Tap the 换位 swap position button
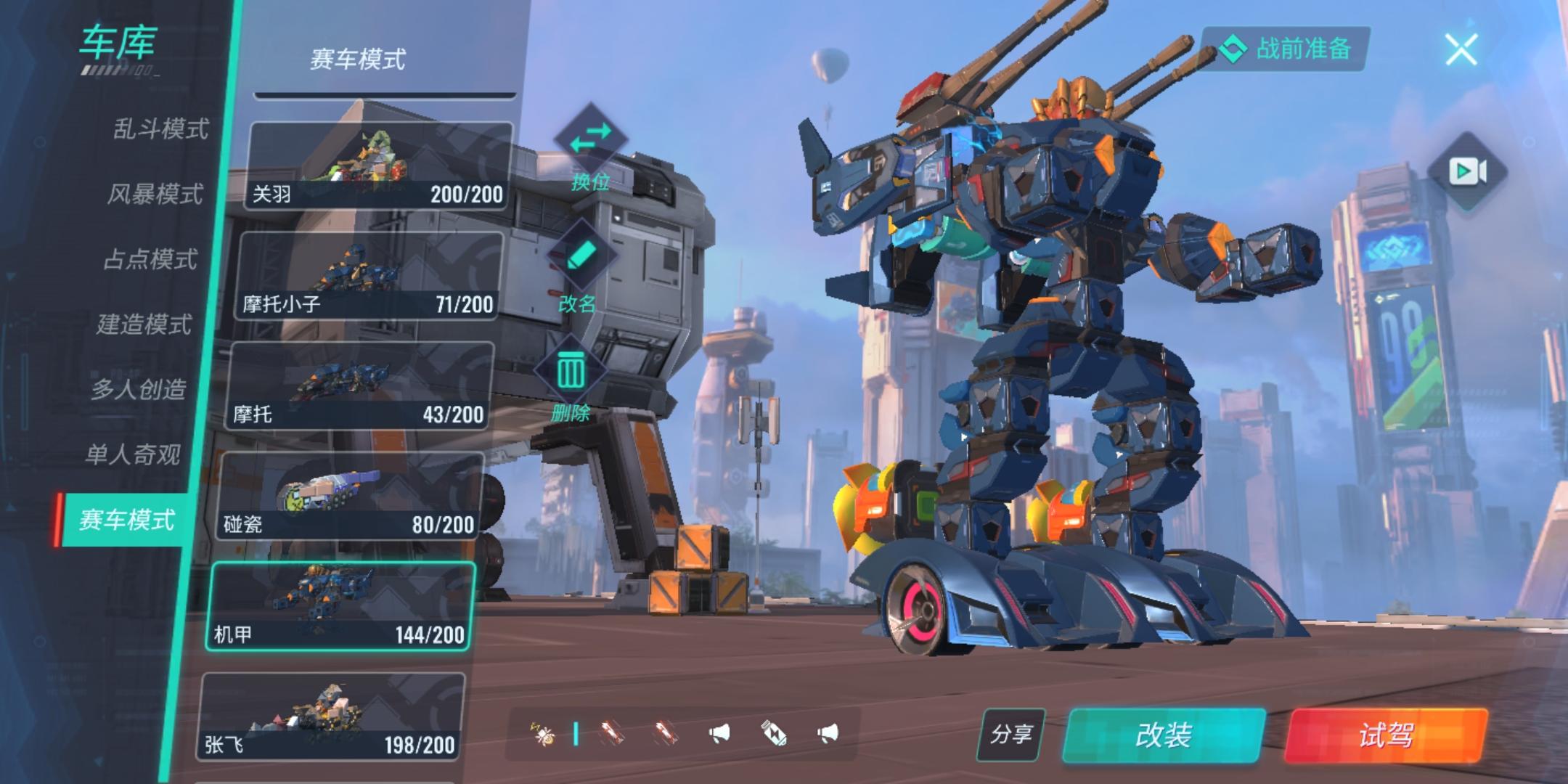This screenshot has width=1568, height=784. tap(590, 148)
